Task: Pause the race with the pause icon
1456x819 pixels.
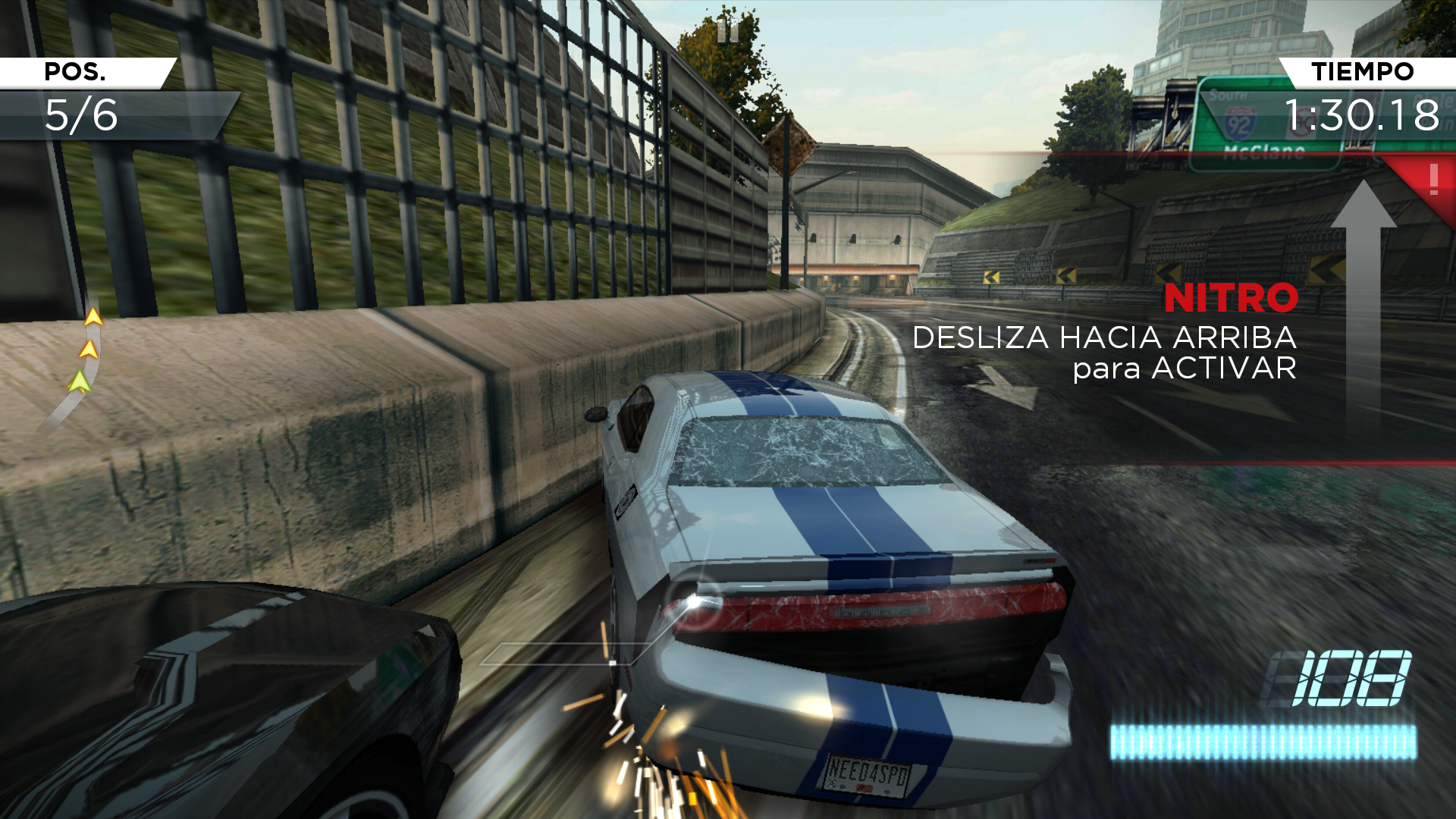Action: (727, 31)
